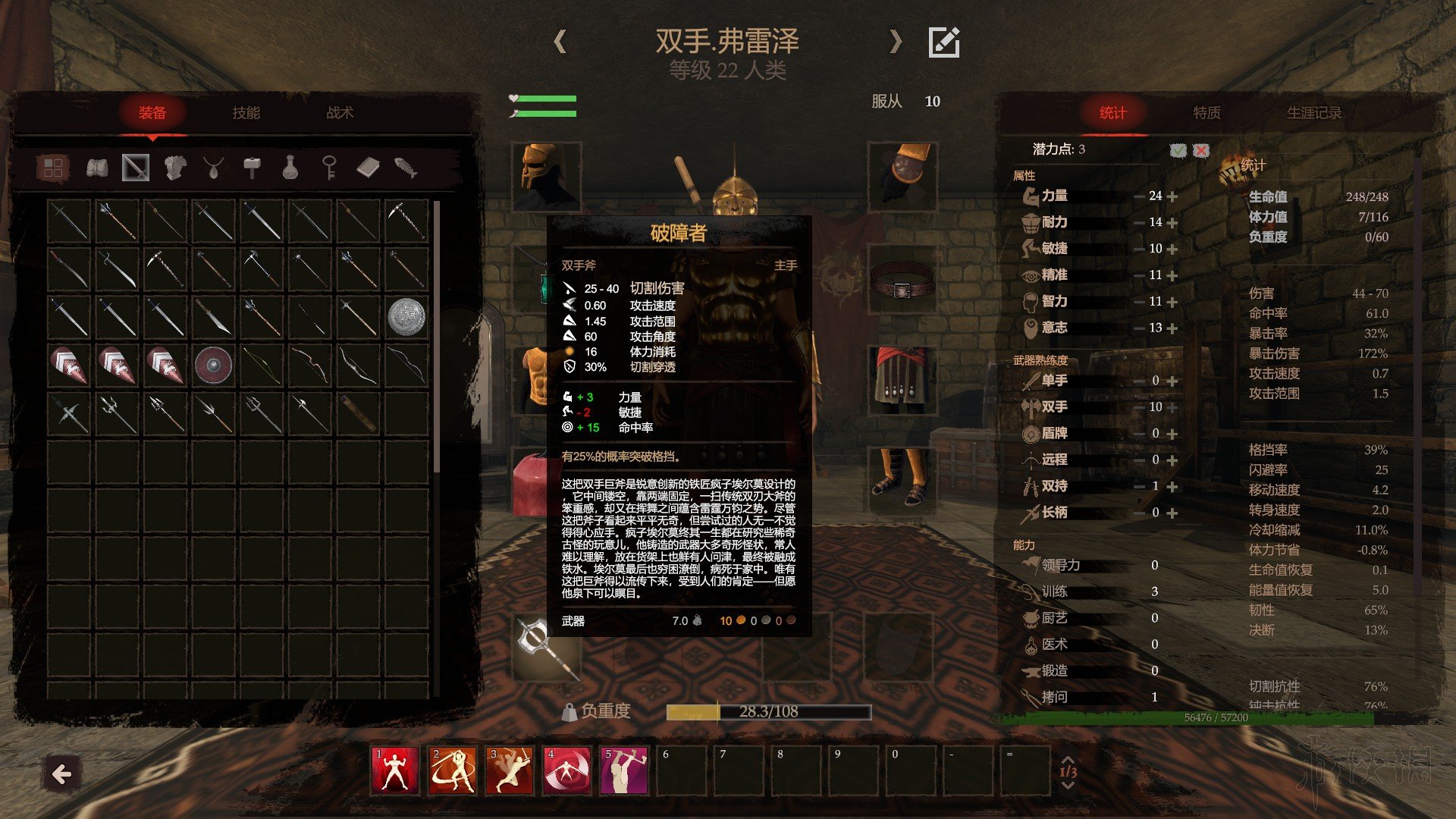The height and width of the screenshot is (819, 1456).
Task: Raise 意志 with its plus button
Action: 1172,328
